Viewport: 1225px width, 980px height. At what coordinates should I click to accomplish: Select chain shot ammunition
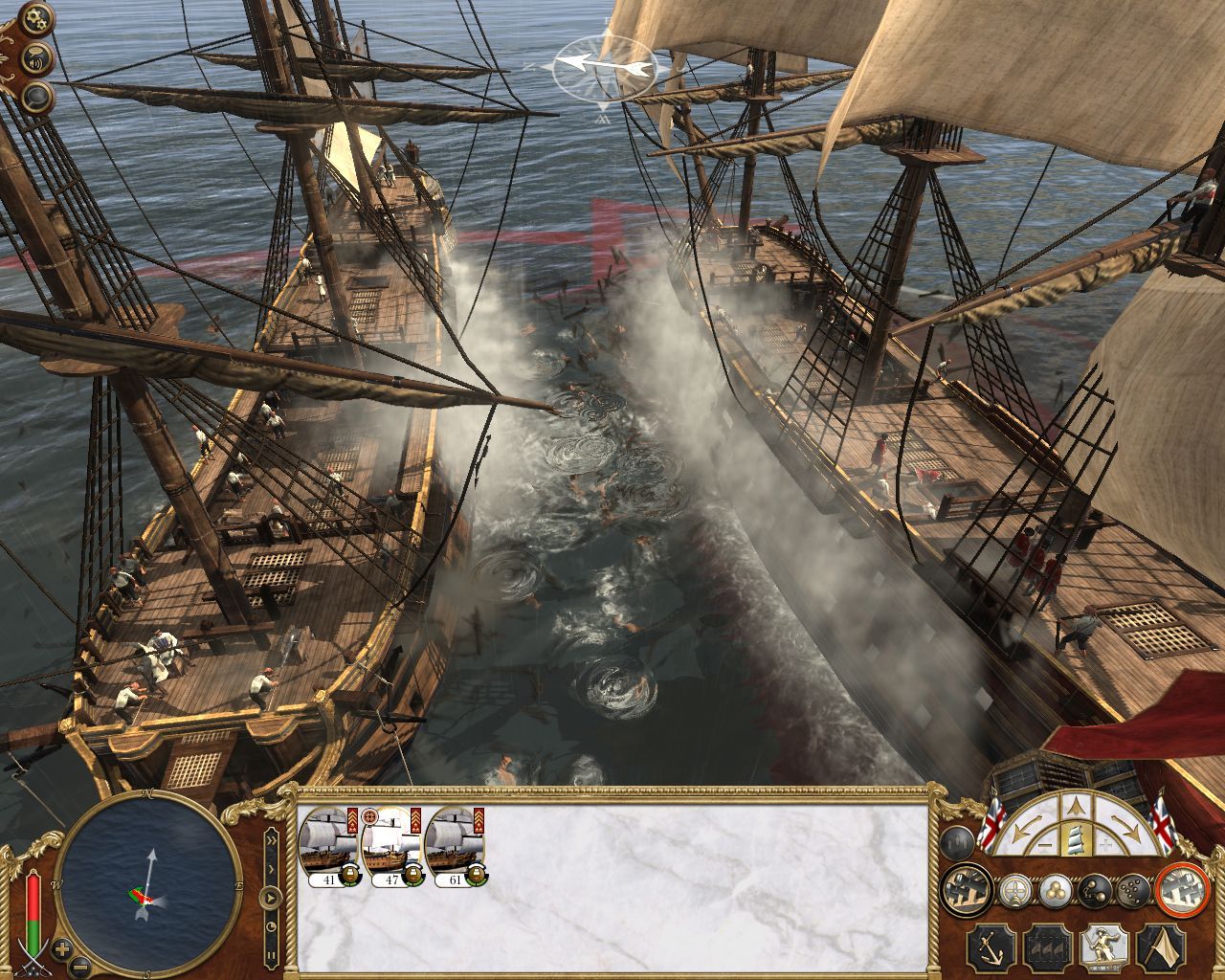coord(1093,891)
